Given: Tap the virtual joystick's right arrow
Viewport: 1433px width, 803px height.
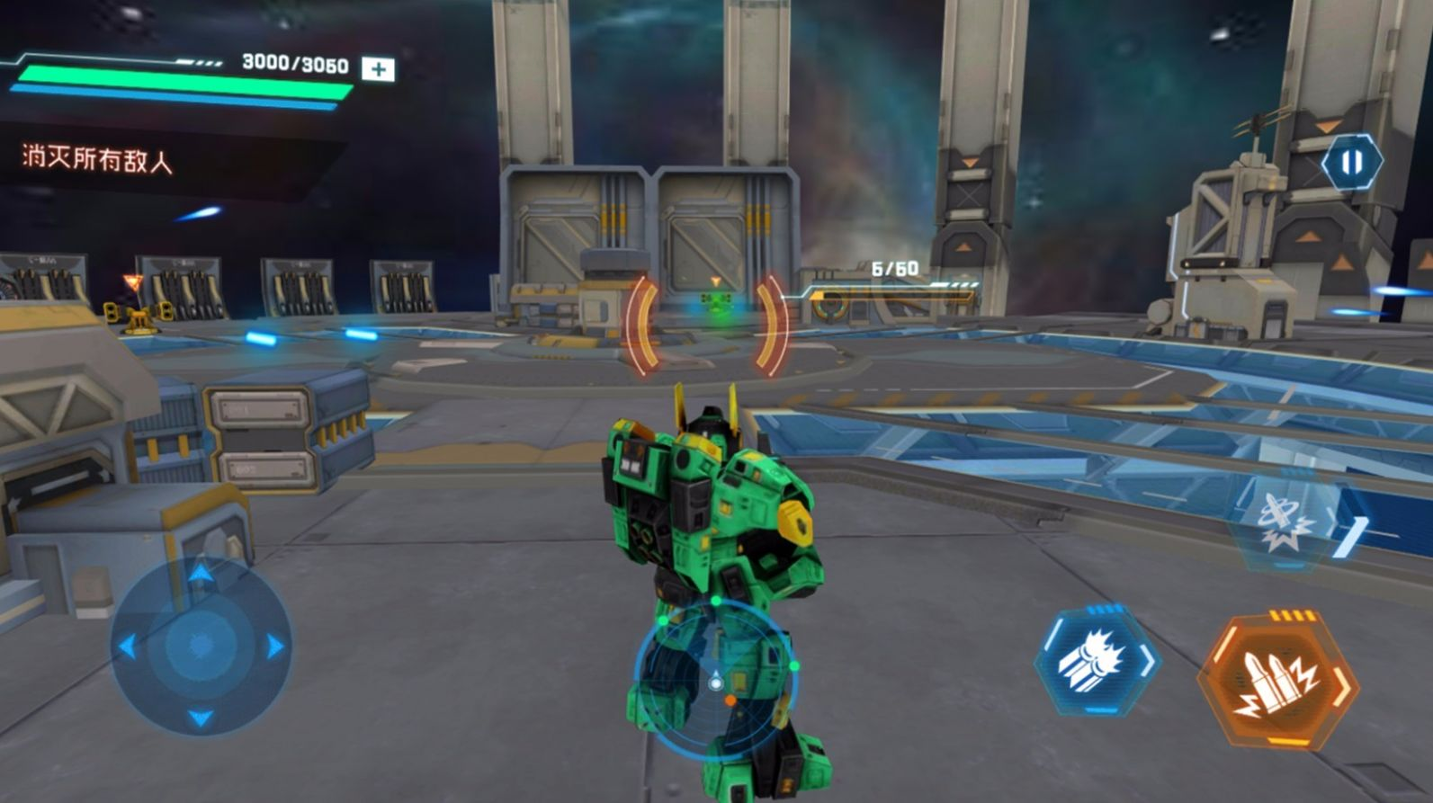Looking at the screenshot, I should [x=275, y=646].
